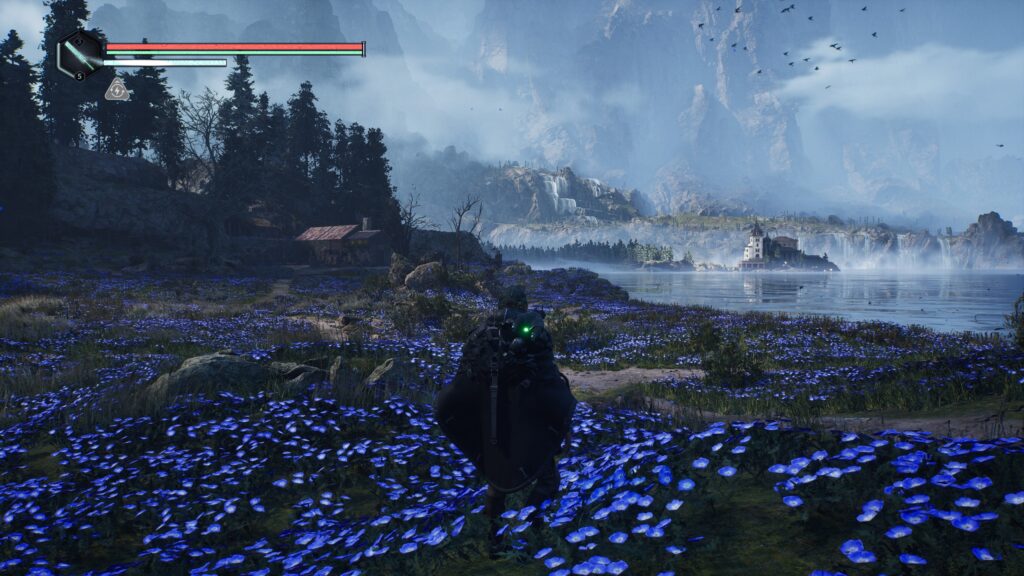Click the hexagonal weapon emblem icon
Image resolution: width=1024 pixels, height=576 pixels.
[78, 54]
